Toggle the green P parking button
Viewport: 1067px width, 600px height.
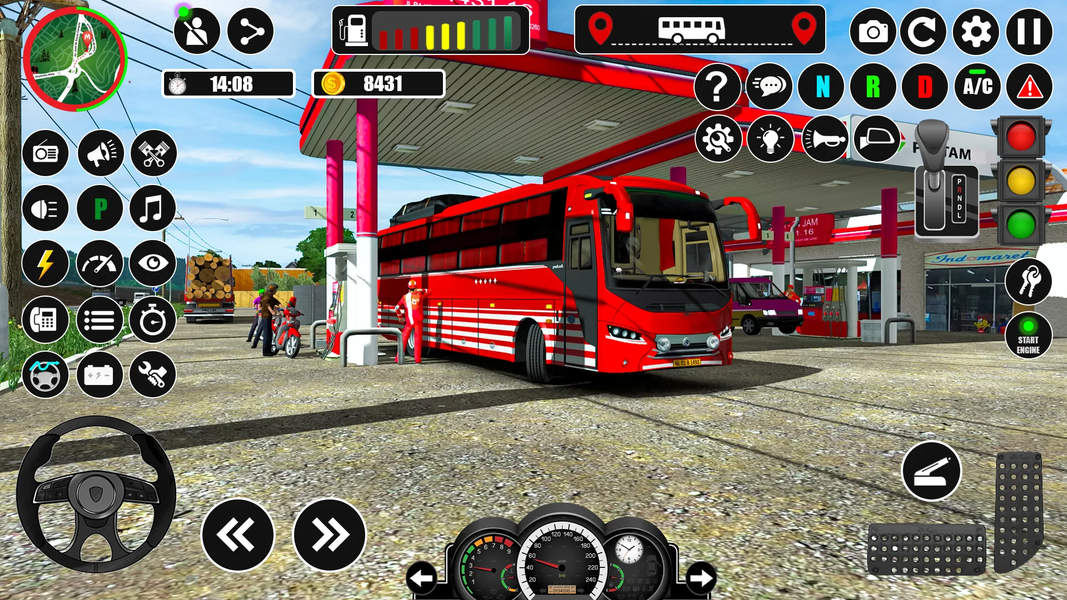100,208
